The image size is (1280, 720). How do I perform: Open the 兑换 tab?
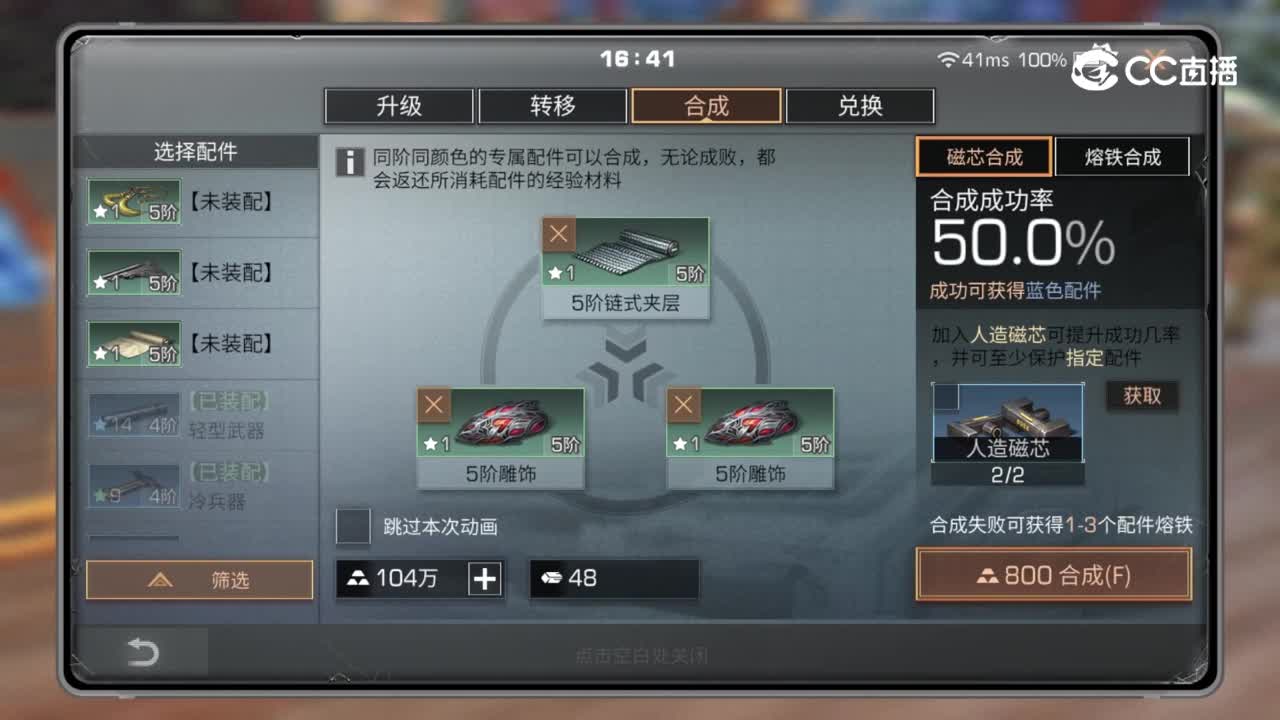(859, 105)
